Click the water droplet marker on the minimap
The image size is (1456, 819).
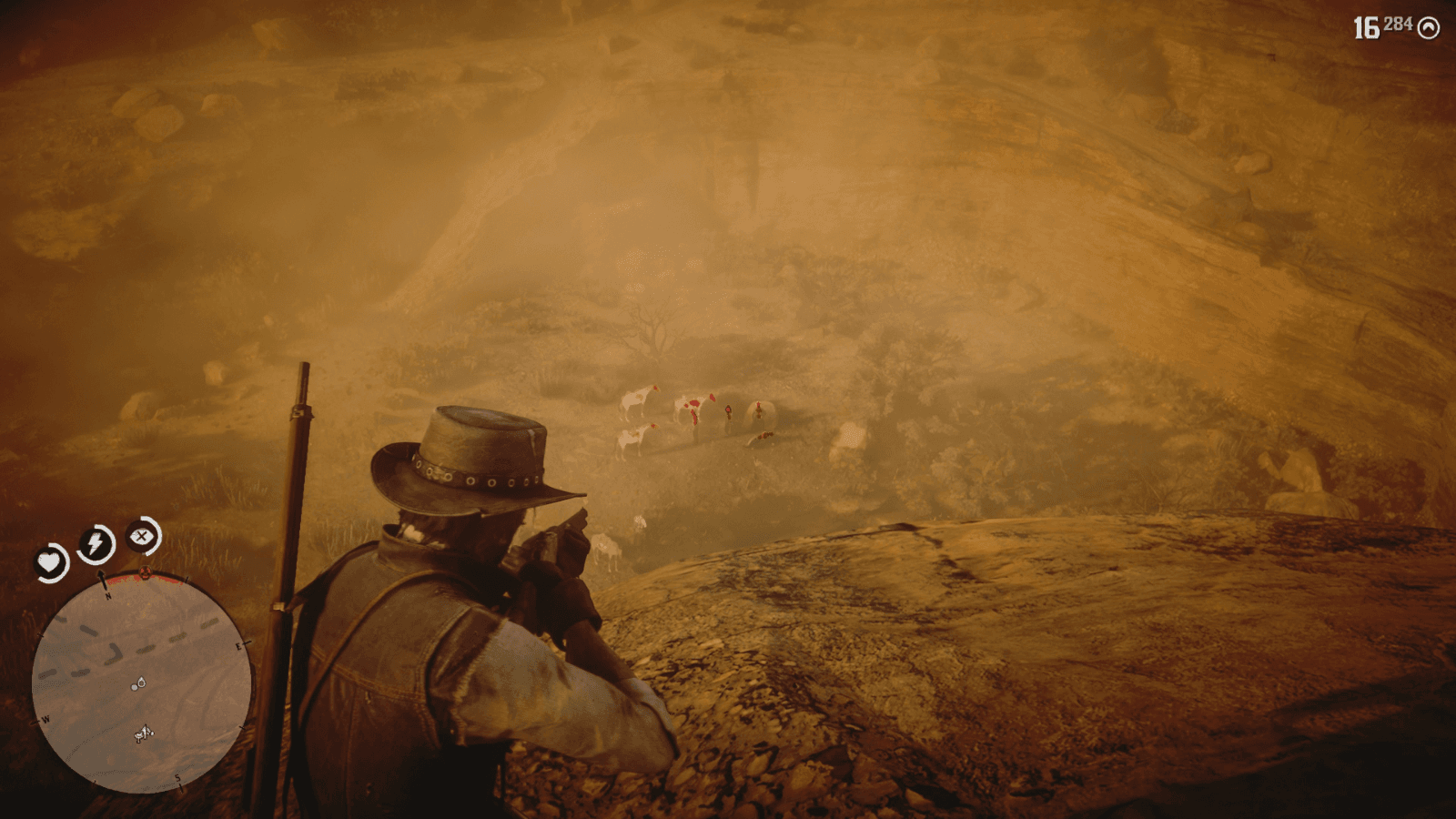coord(139,683)
